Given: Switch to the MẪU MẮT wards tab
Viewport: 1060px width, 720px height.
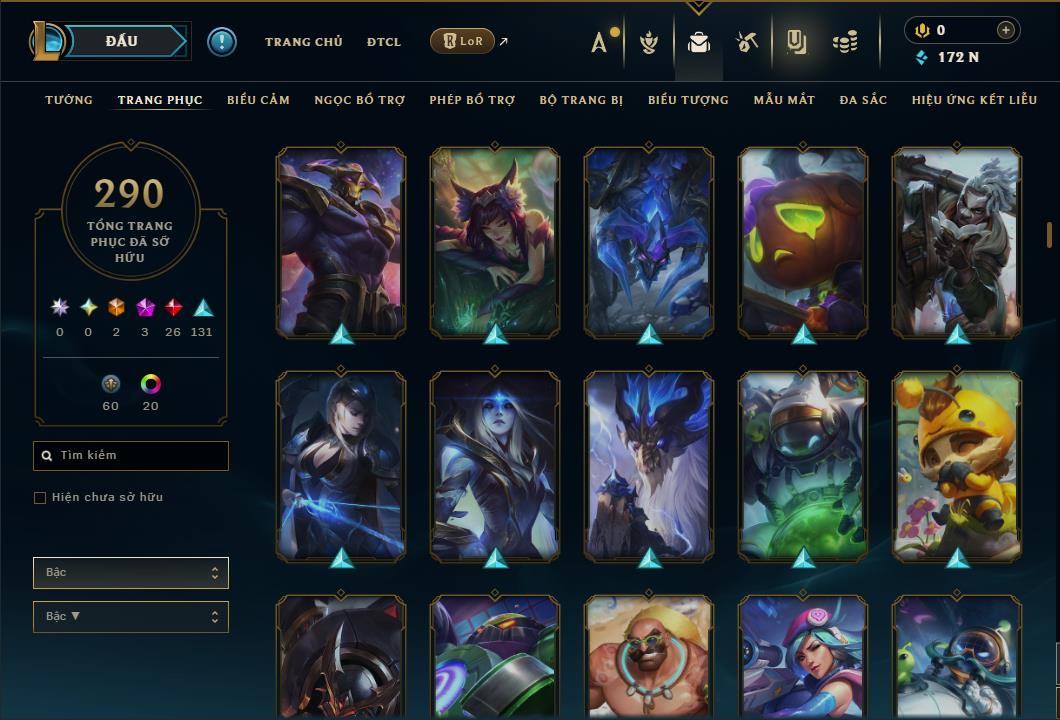Looking at the screenshot, I should tap(784, 100).
